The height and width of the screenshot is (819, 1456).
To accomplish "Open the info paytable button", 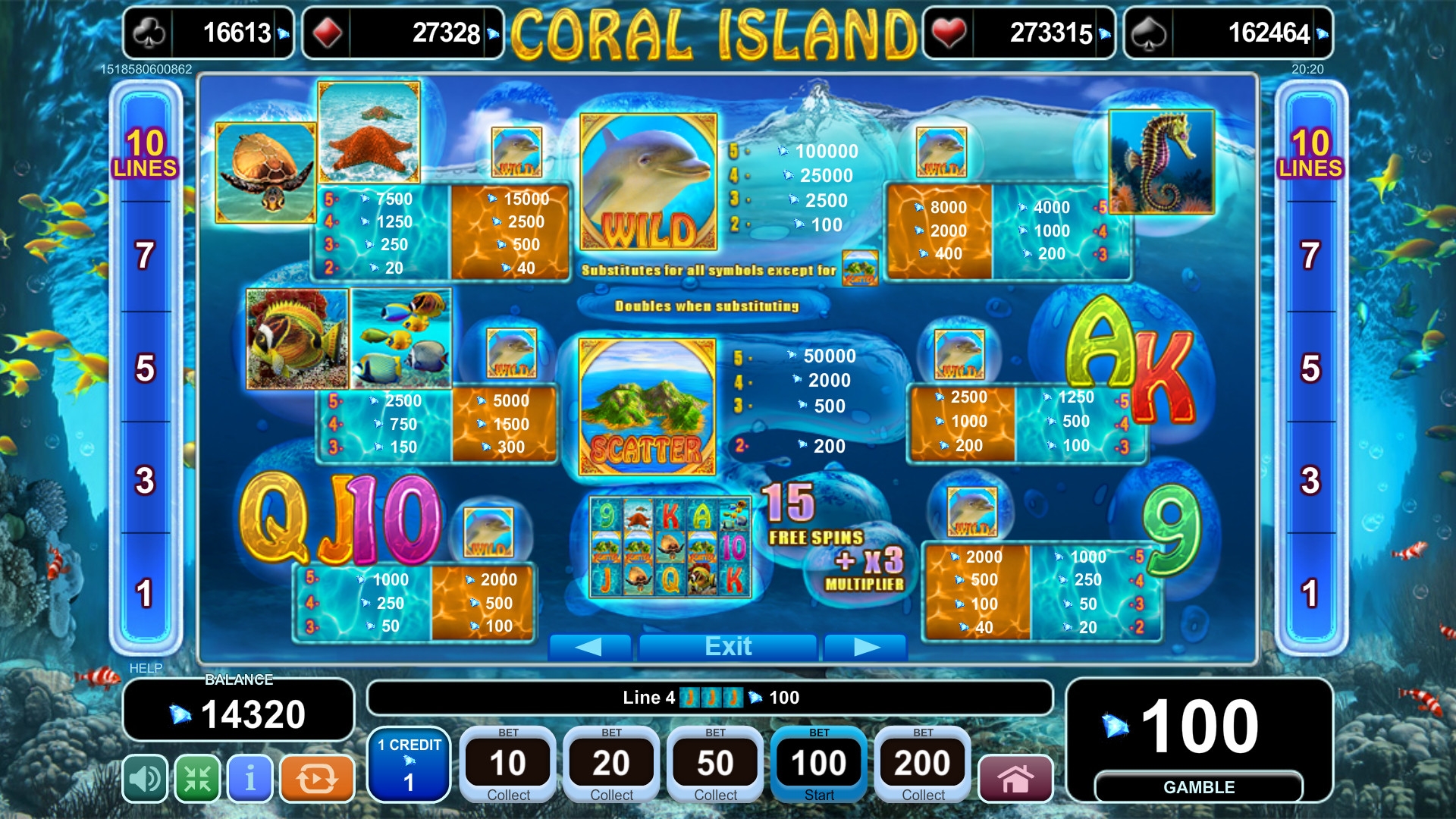I will point(249,778).
